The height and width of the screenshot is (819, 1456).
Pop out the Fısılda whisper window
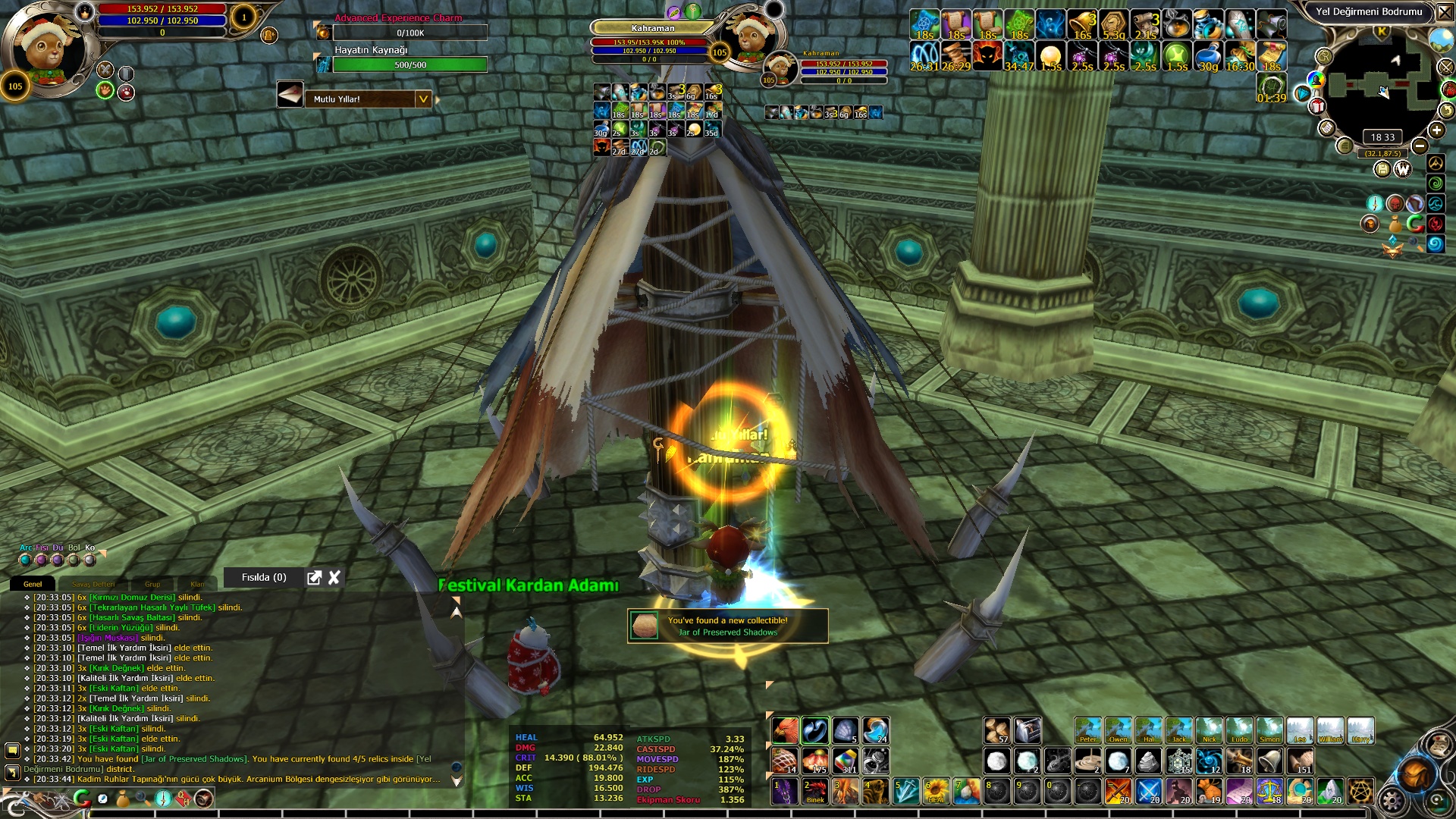tap(314, 578)
